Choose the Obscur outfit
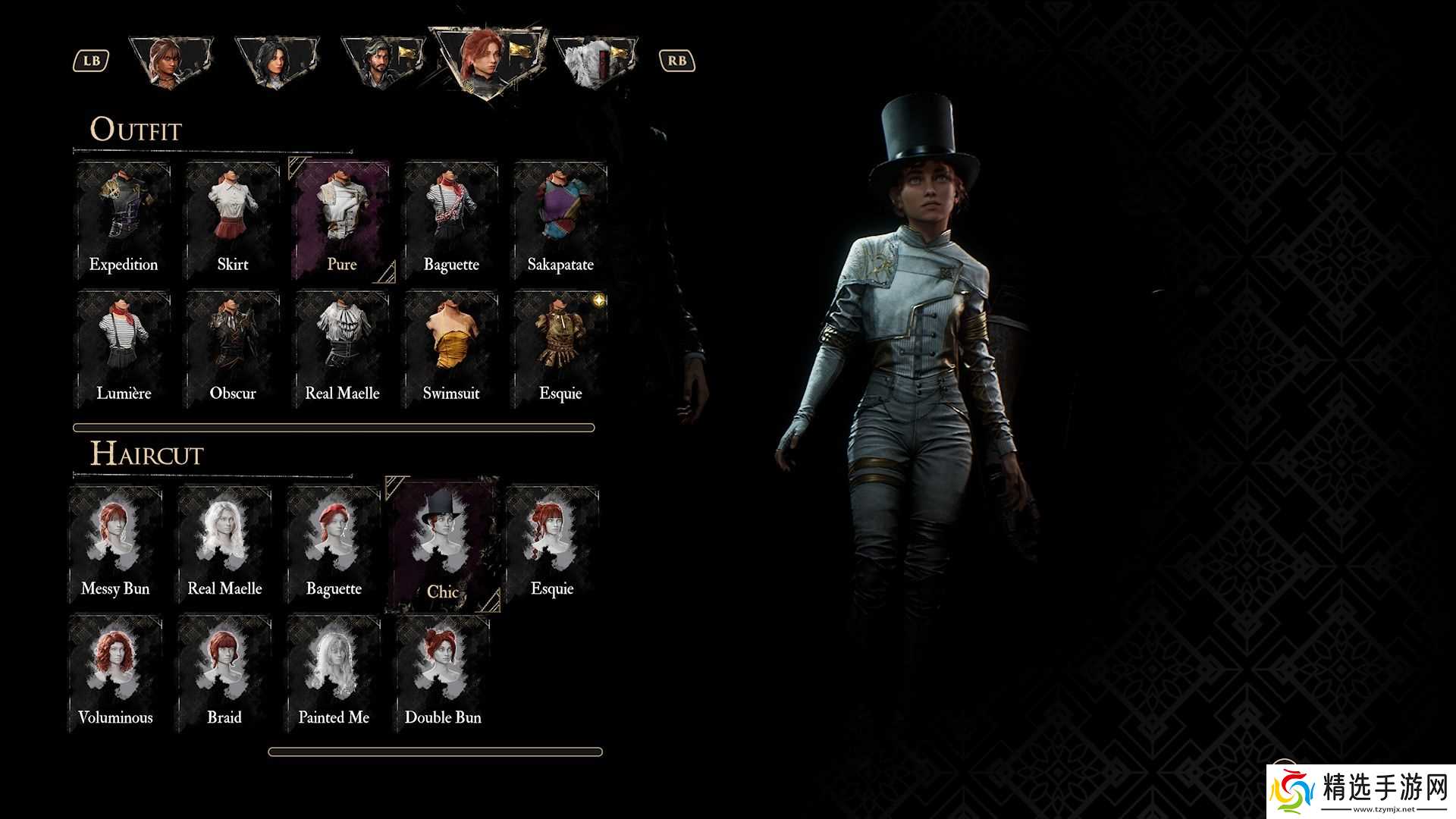Viewport: 1456px width, 819px height. (233, 350)
